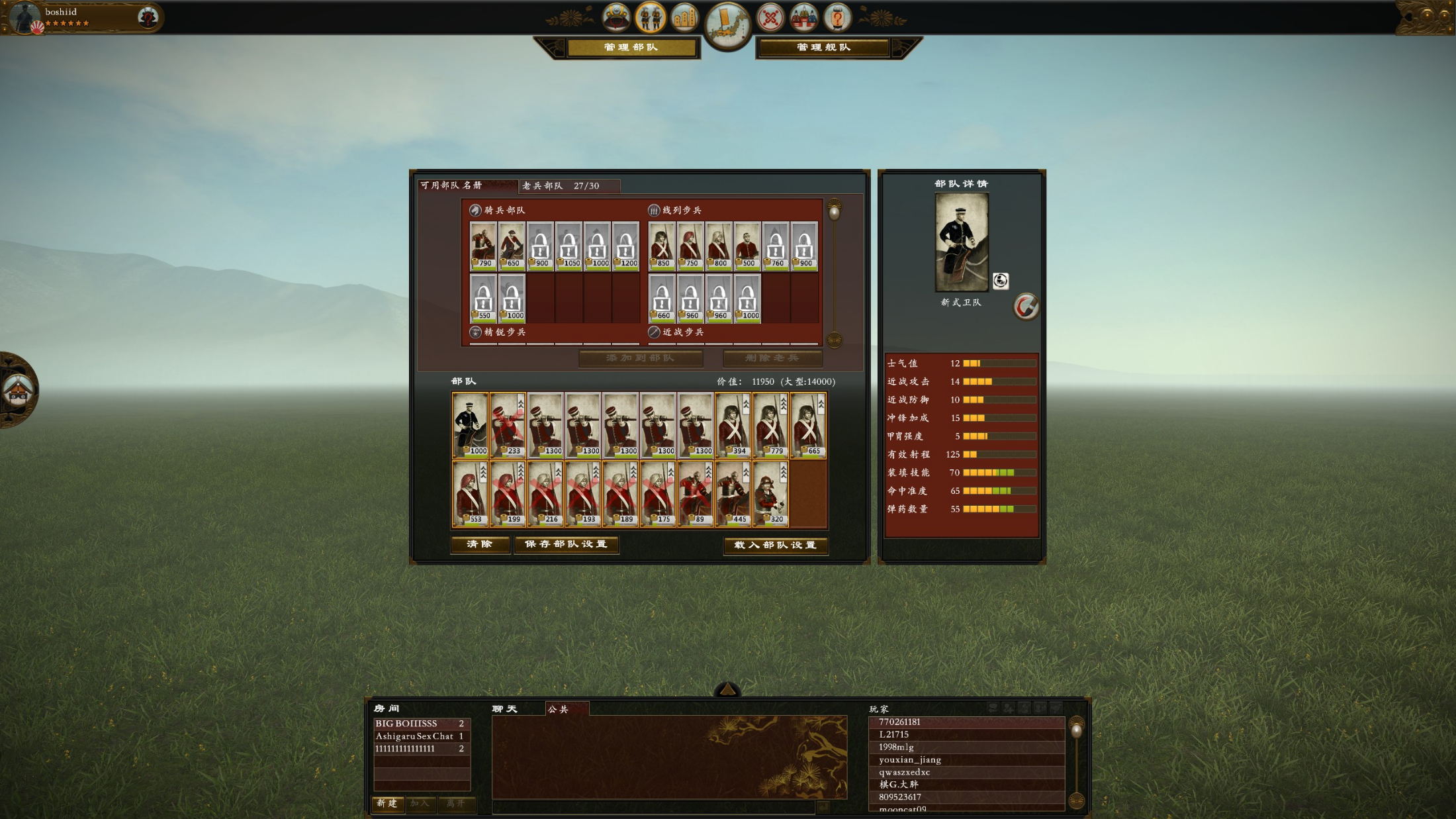Open the Japan conquest map icon
Viewport: 1456px width, 819px height.
tap(727, 25)
